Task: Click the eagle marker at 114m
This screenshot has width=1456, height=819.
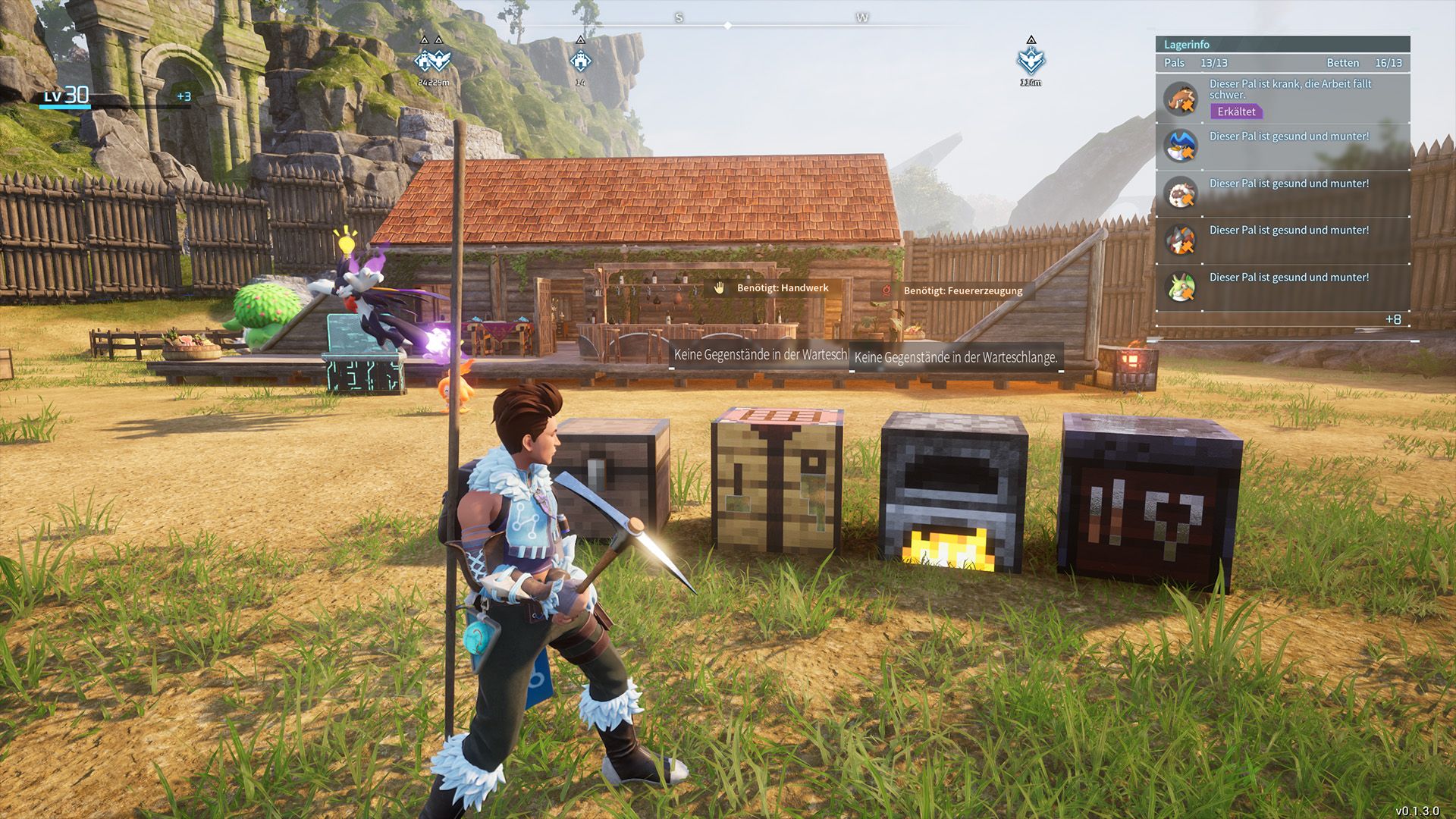Action: click(x=1031, y=61)
